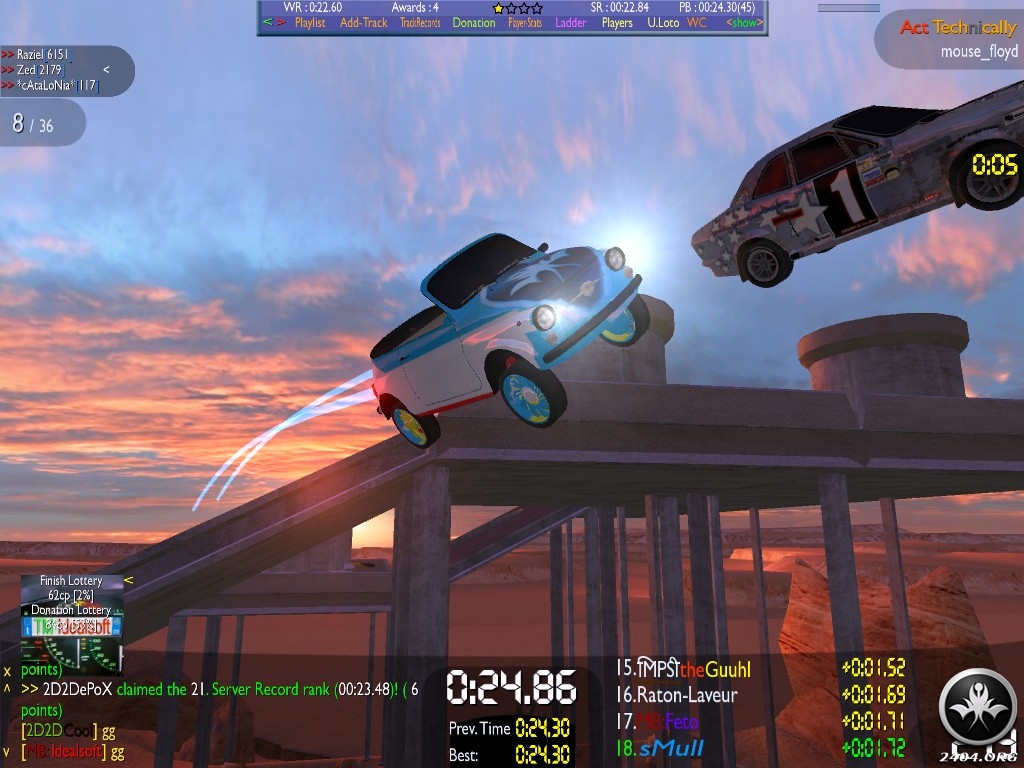Click the green previous arrow in the top bar
This screenshot has height=768, width=1024.
(267, 23)
